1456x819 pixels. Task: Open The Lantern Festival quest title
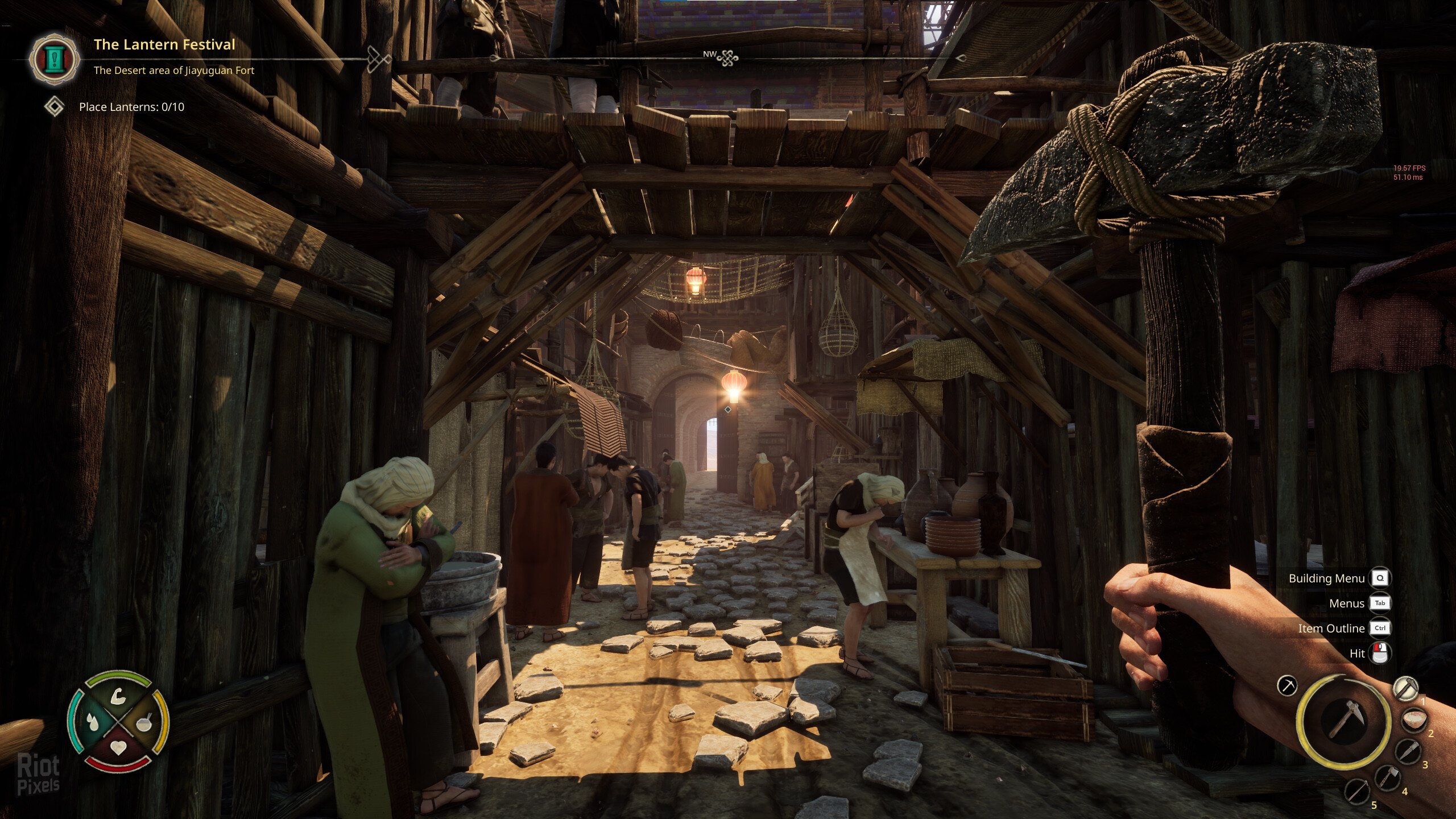coord(164,44)
